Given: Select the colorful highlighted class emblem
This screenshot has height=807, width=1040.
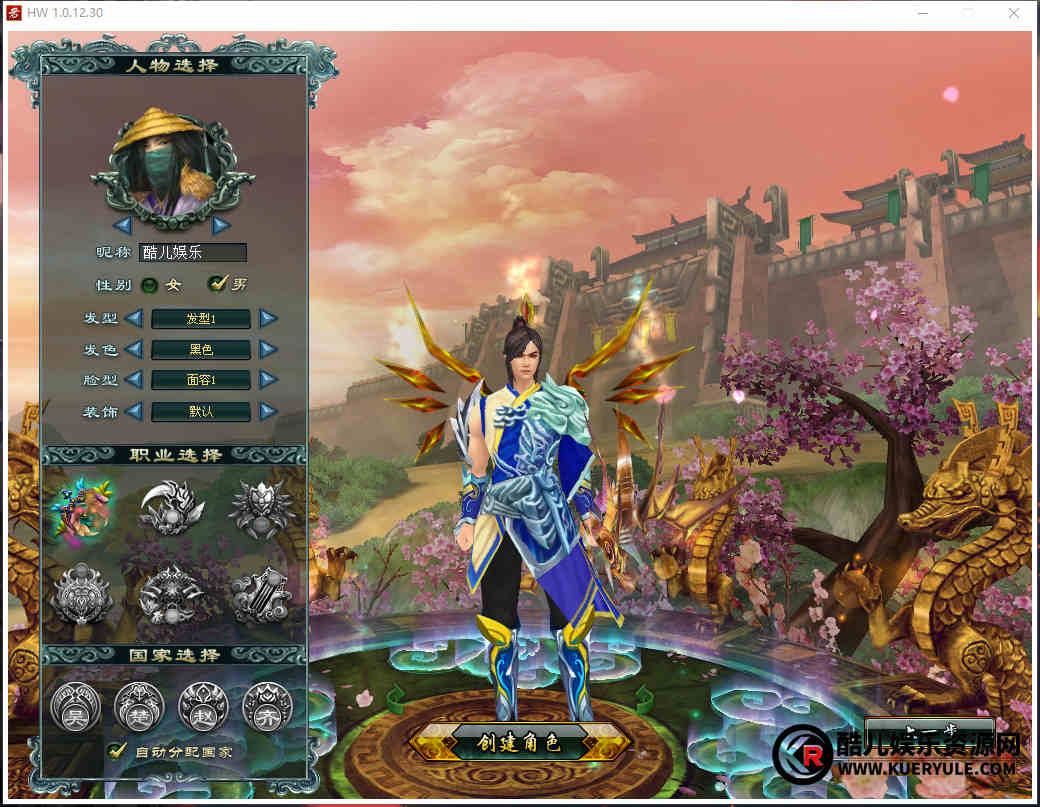Looking at the screenshot, I should (x=83, y=508).
